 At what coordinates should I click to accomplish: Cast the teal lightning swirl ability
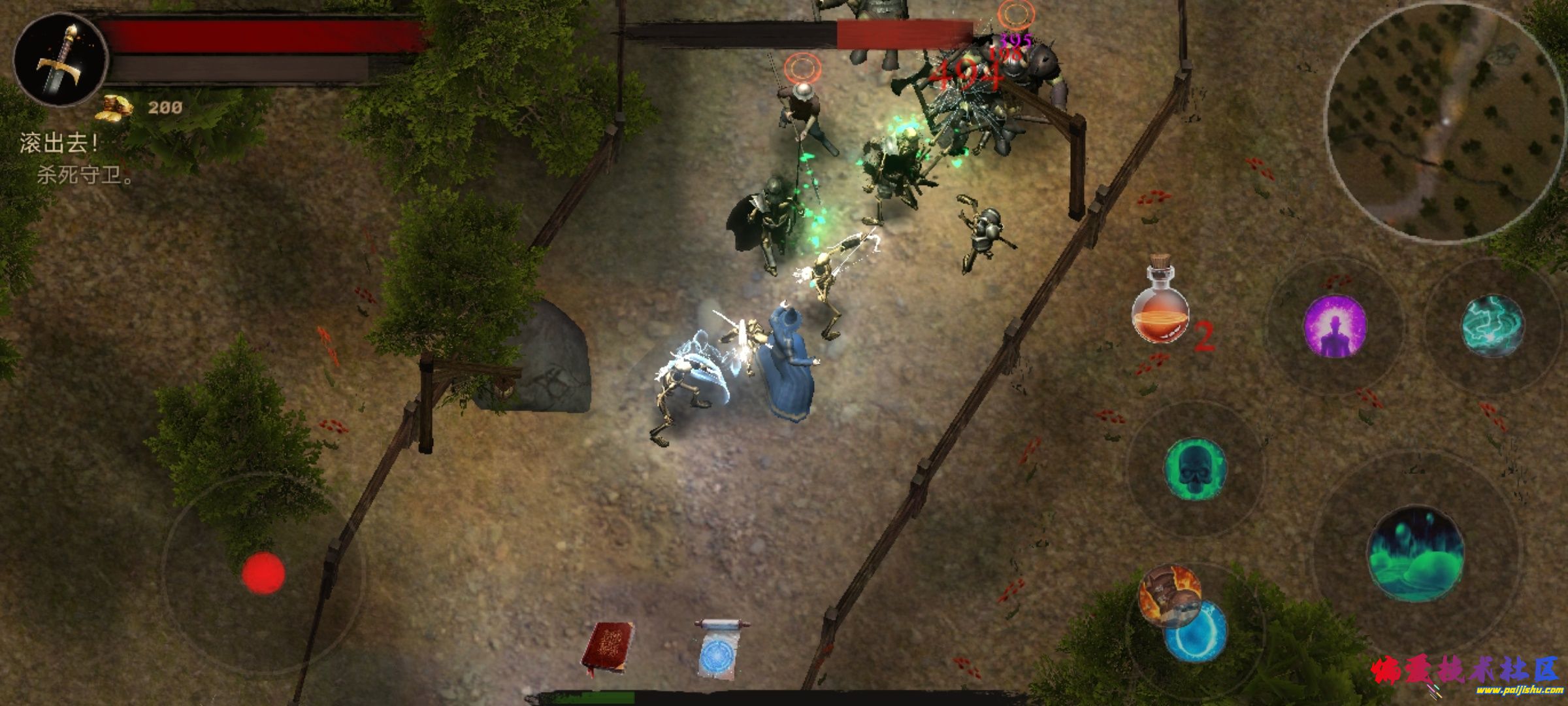1493,326
